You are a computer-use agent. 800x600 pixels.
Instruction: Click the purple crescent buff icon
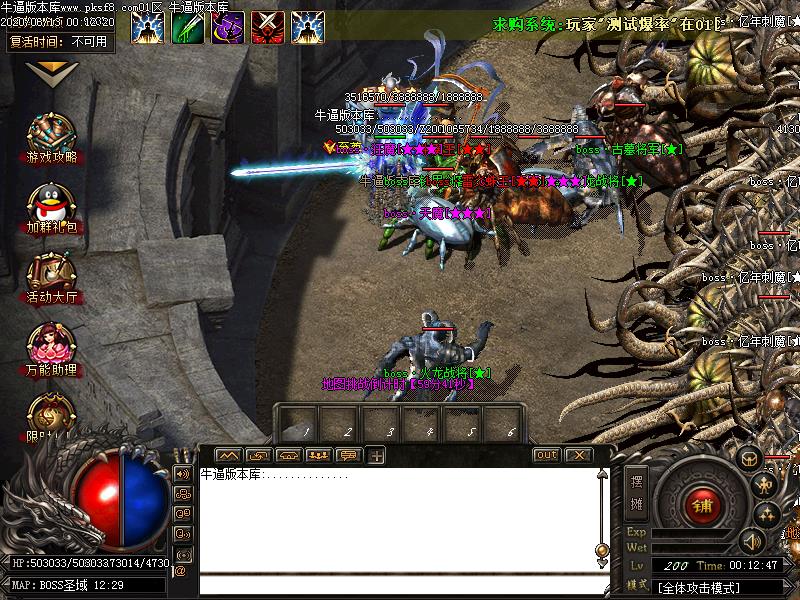227,27
